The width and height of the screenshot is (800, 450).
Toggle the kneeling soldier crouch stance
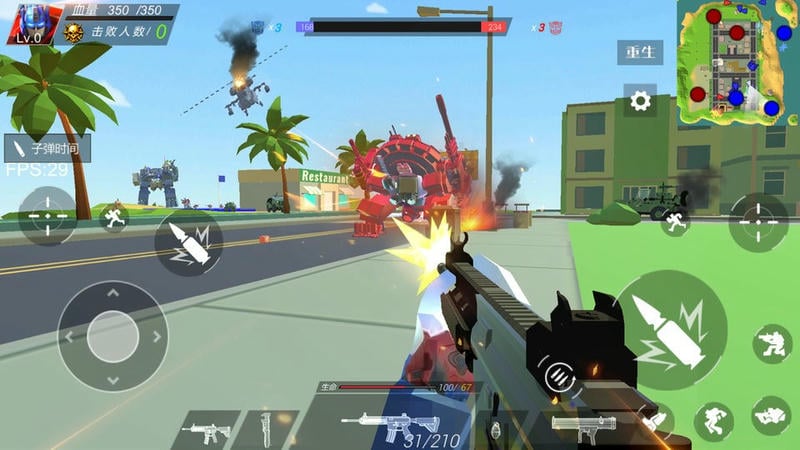coord(772,344)
